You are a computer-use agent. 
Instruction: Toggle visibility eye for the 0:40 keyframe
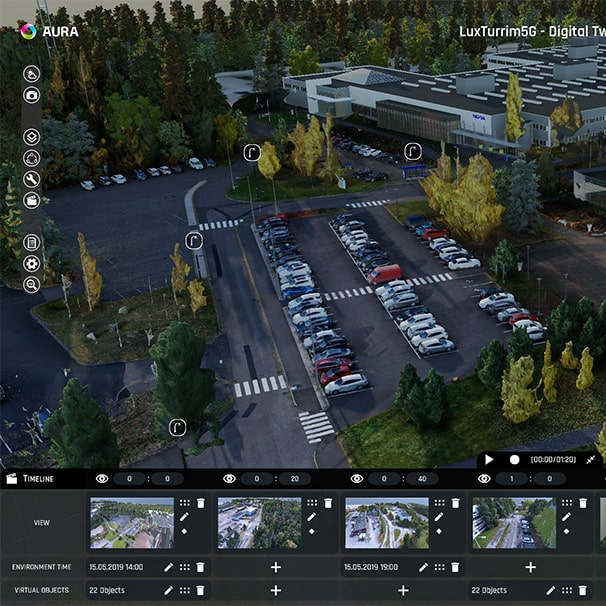[356, 479]
